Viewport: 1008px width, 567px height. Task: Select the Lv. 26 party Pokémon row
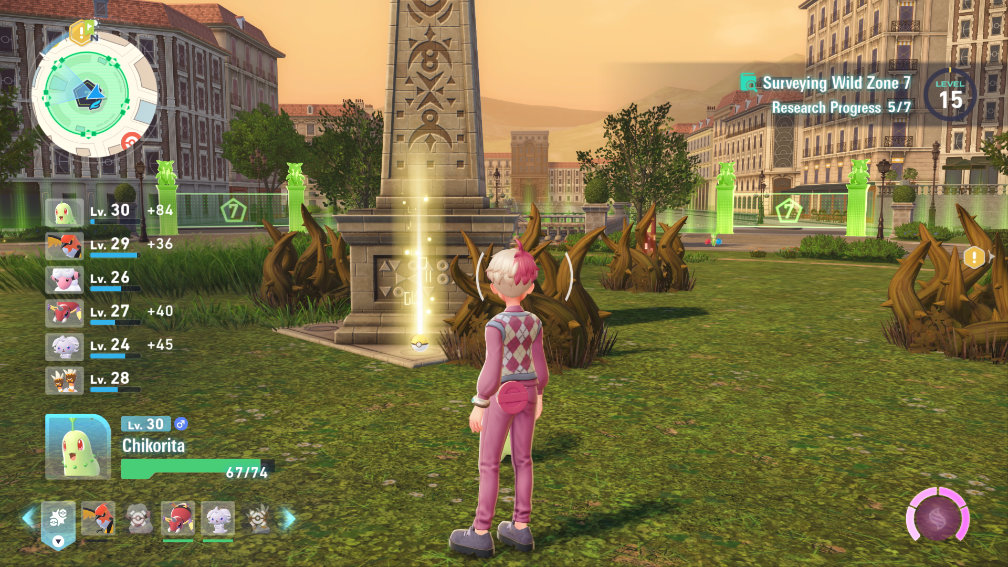click(92, 279)
